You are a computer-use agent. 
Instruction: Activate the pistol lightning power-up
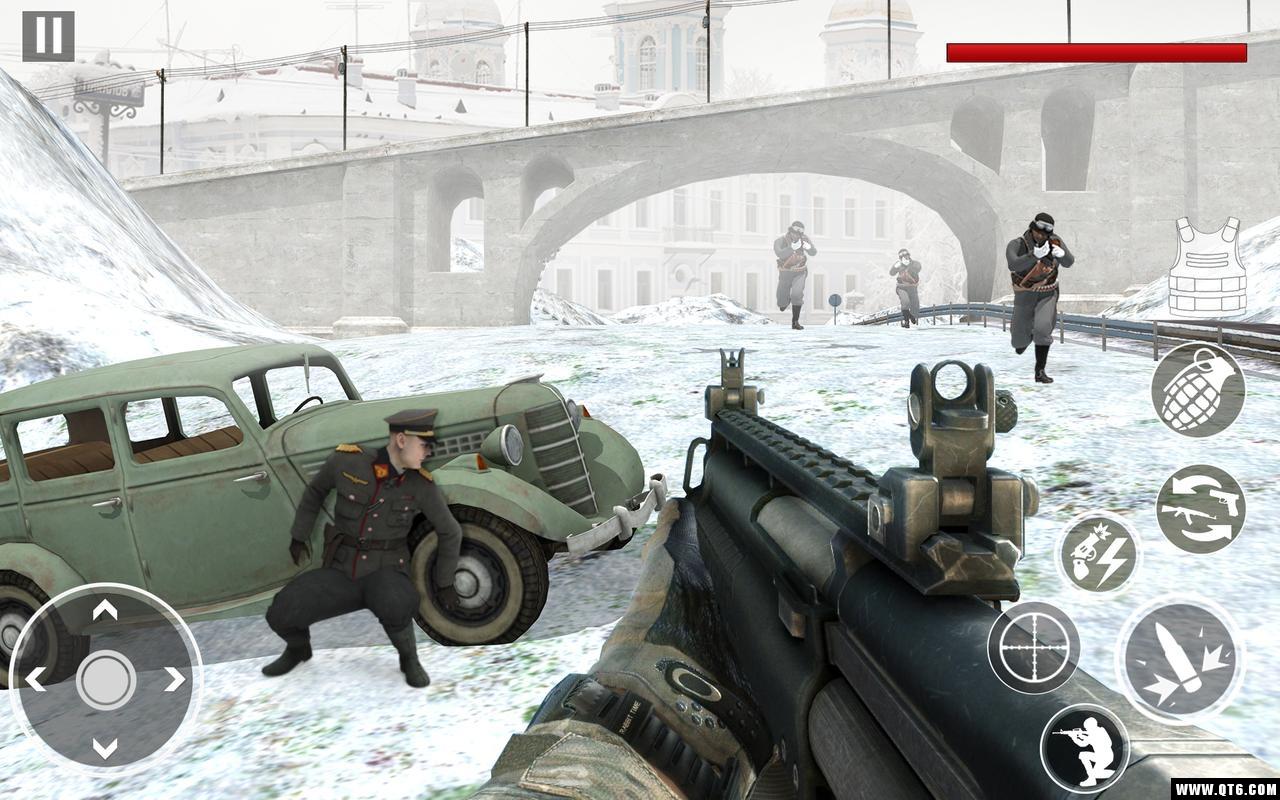[x=1099, y=553]
